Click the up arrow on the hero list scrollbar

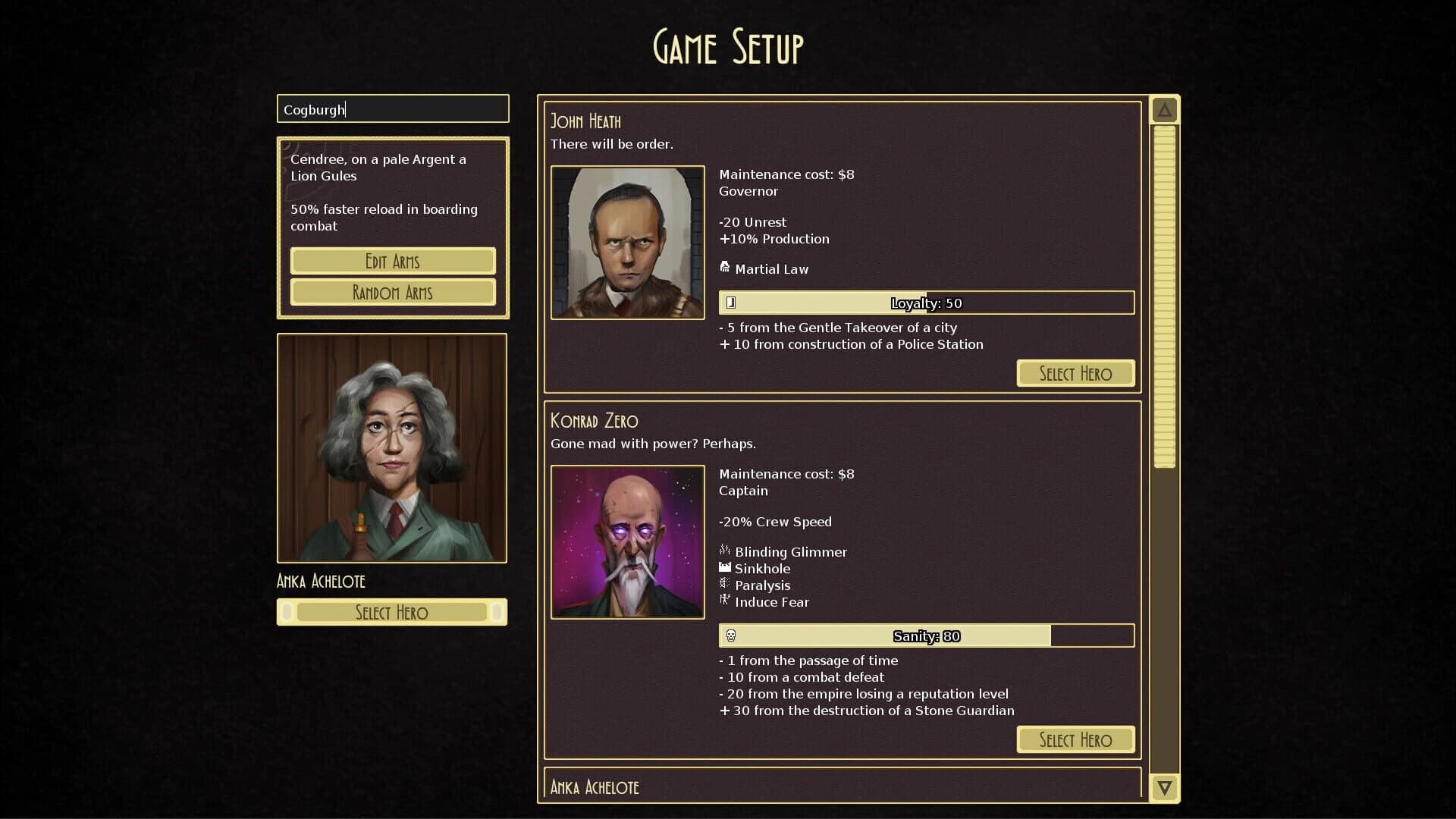[x=1164, y=108]
